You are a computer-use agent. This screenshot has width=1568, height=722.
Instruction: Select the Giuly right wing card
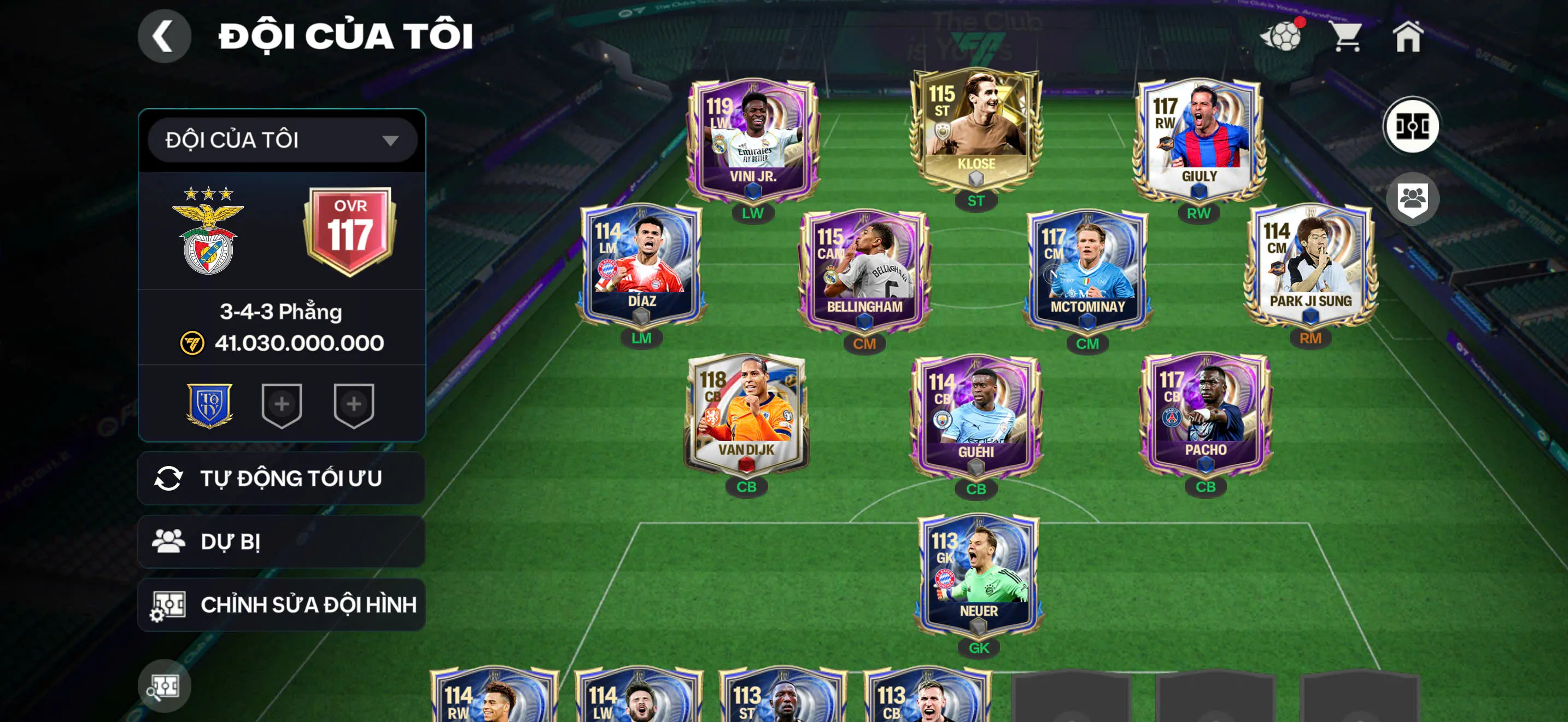1198,140
